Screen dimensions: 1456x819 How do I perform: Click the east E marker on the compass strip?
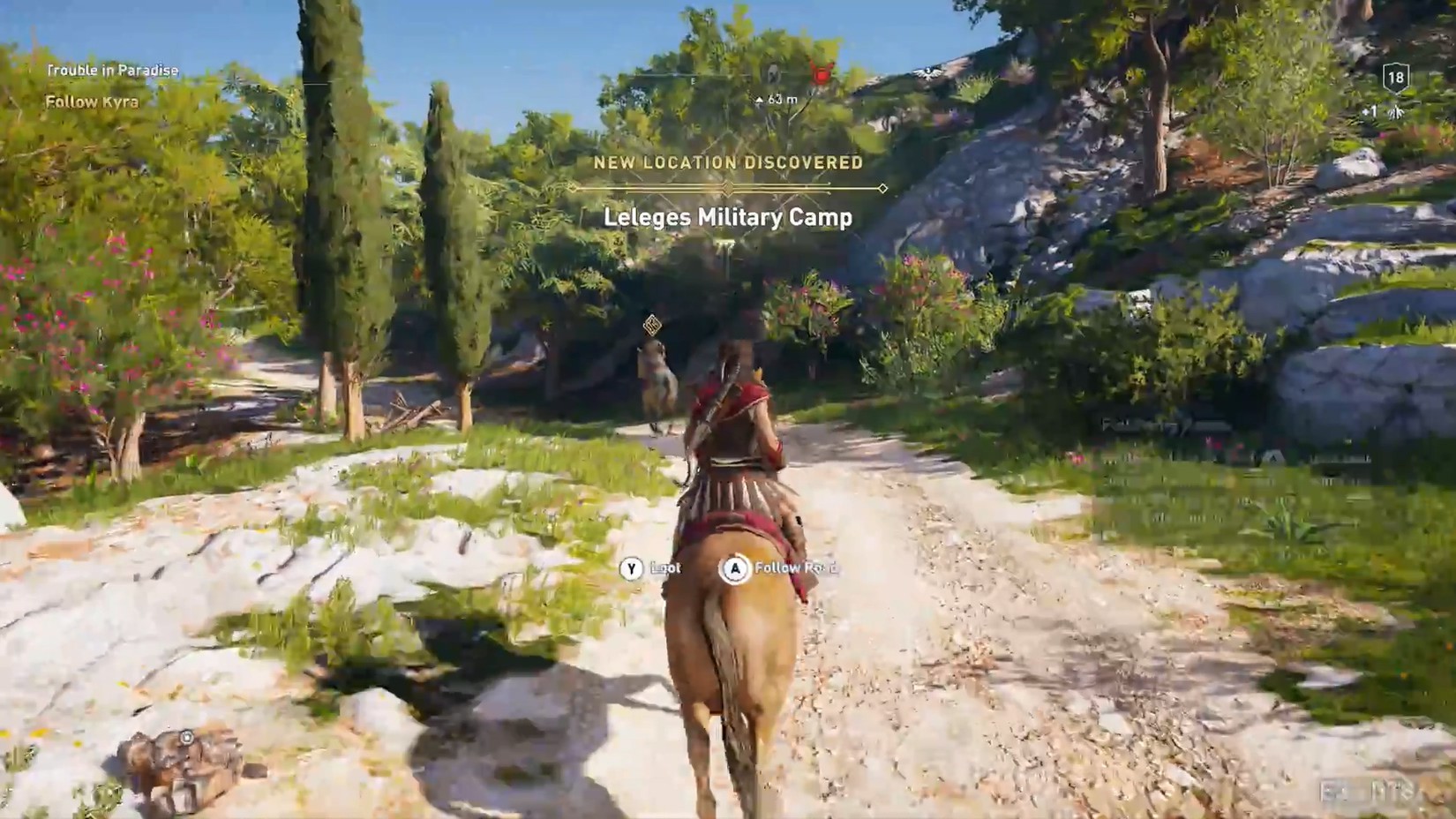click(694, 82)
